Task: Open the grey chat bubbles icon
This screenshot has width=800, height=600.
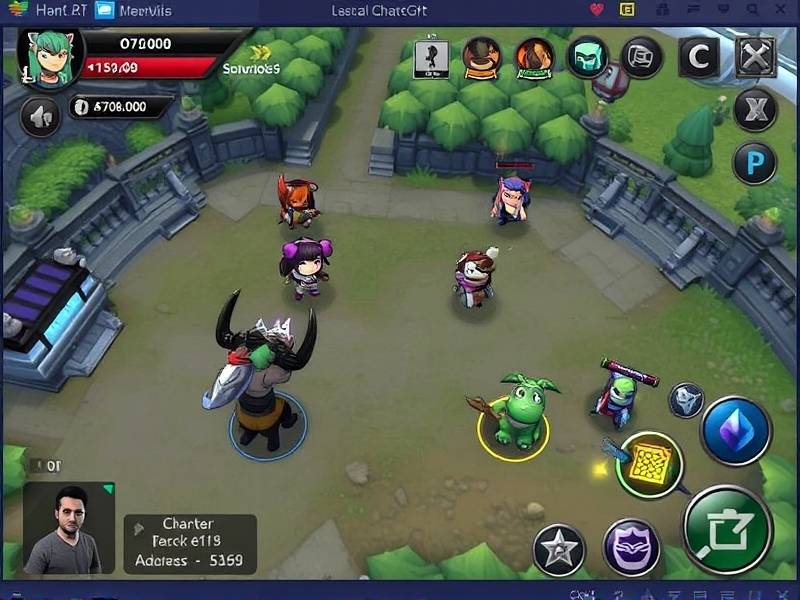Action: tap(641, 58)
